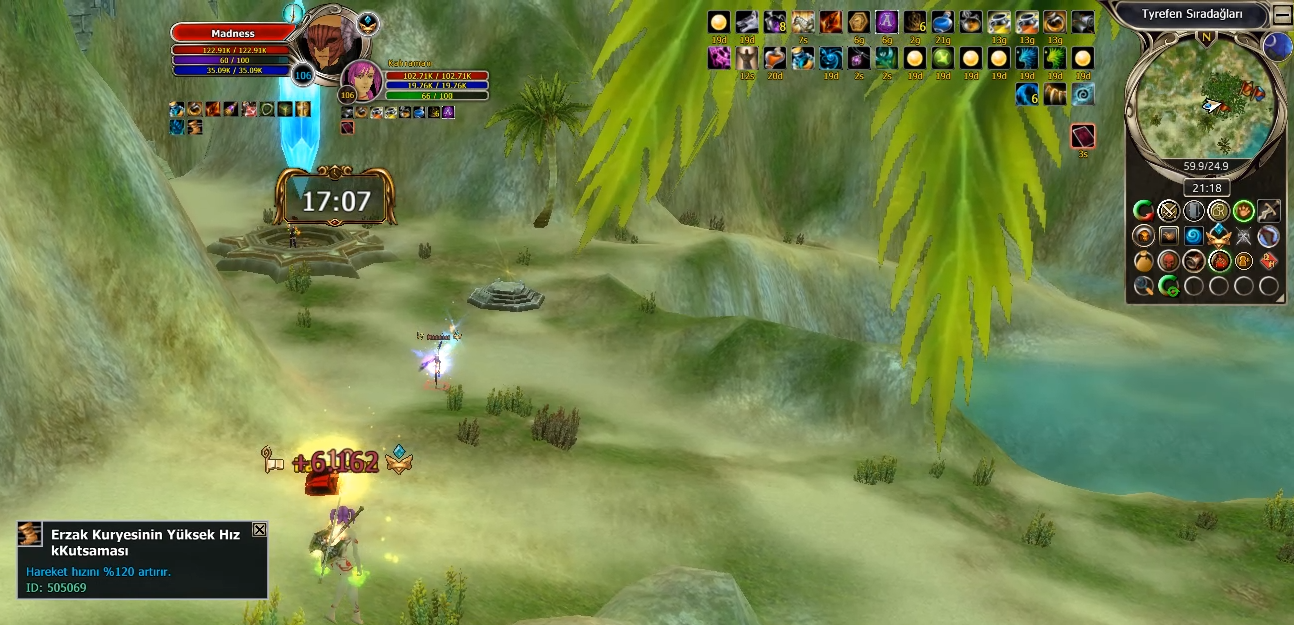Close the Erzak Kuryesinin tooltip window
The width and height of the screenshot is (1294, 625).
tap(259, 529)
